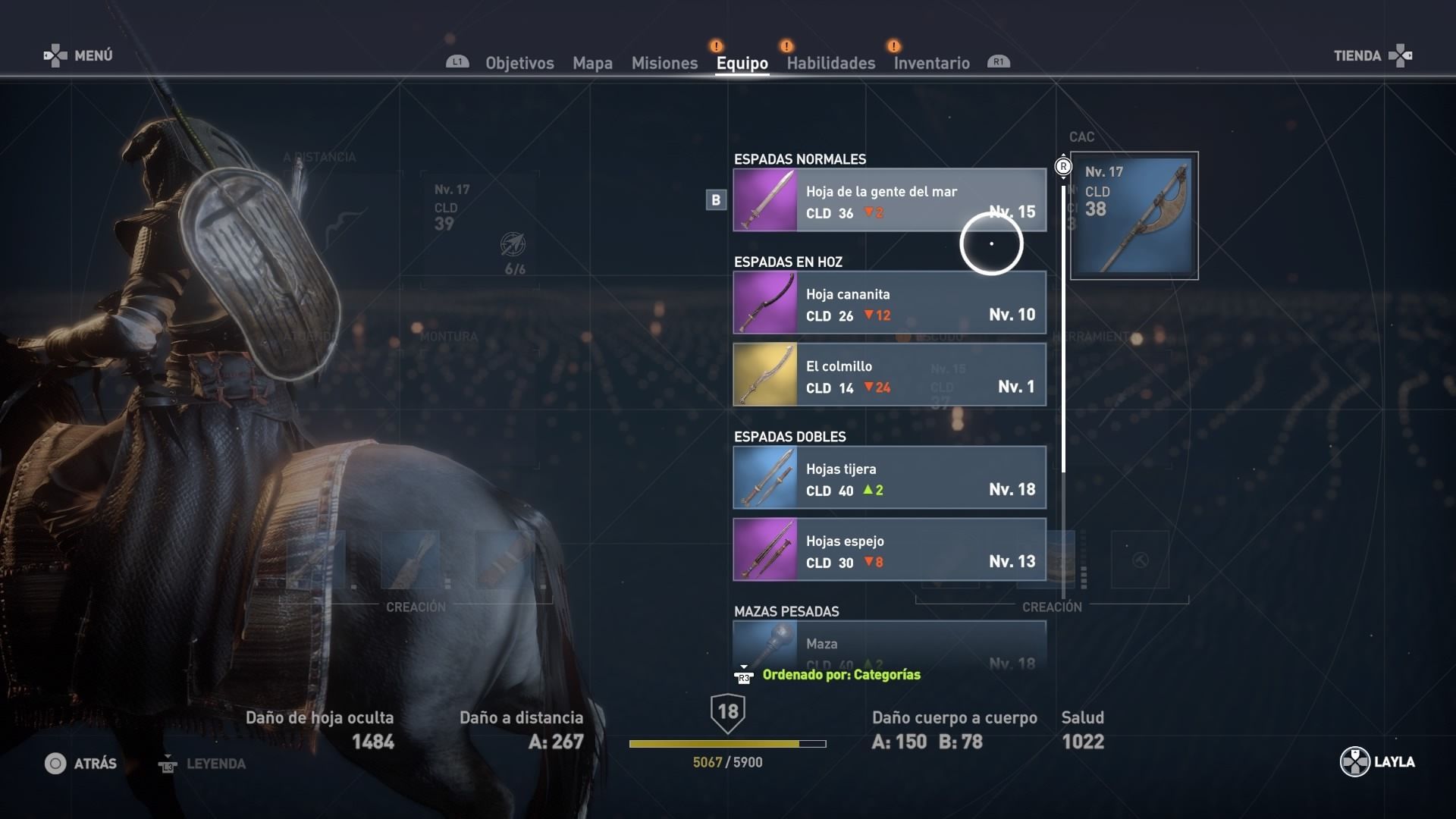This screenshot has width=1456, height=819.
Task: Go to the Misiones tab
Action: tap(664, 63)
